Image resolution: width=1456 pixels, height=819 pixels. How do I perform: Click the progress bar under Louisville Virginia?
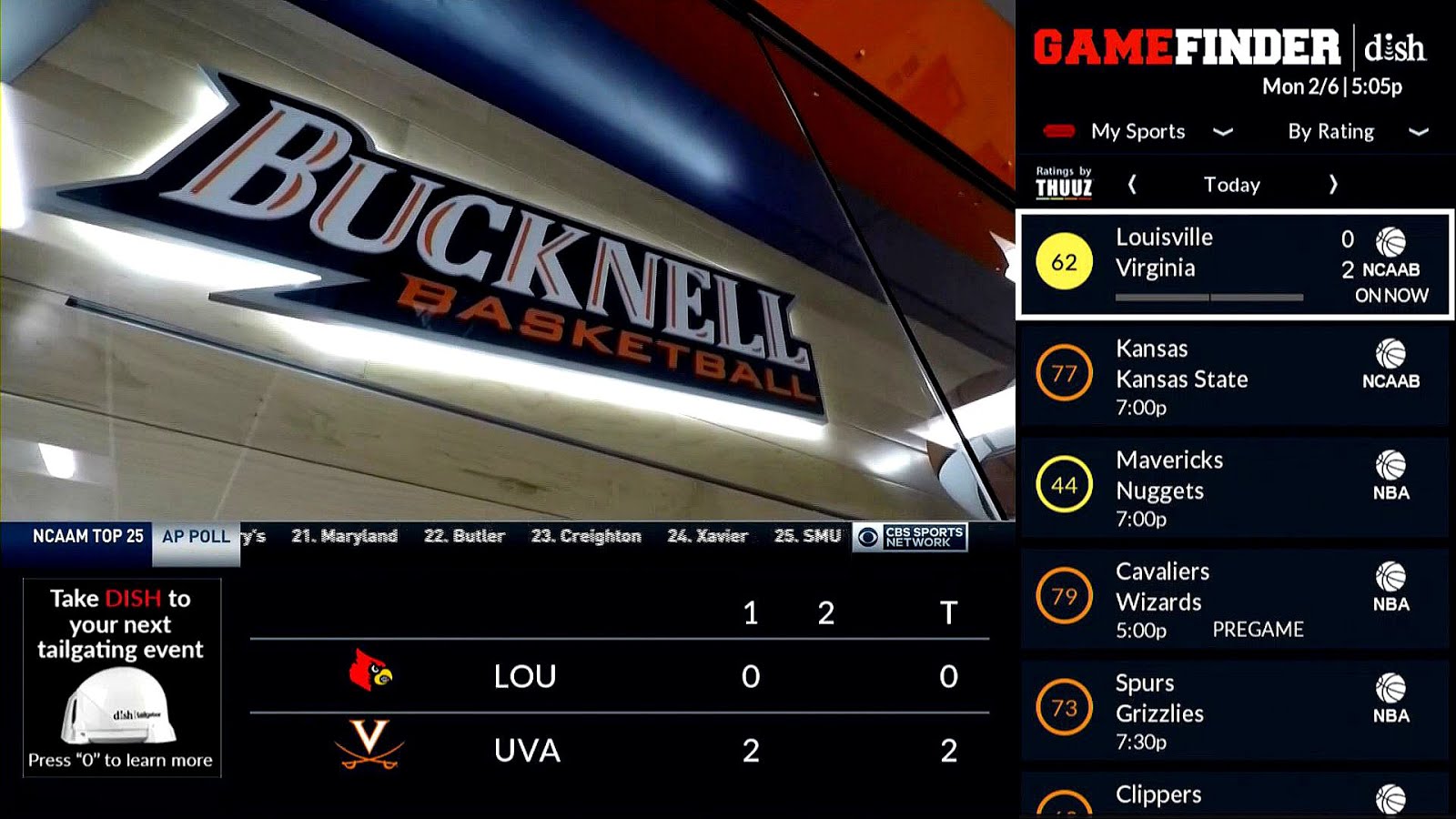(1208, 296)
